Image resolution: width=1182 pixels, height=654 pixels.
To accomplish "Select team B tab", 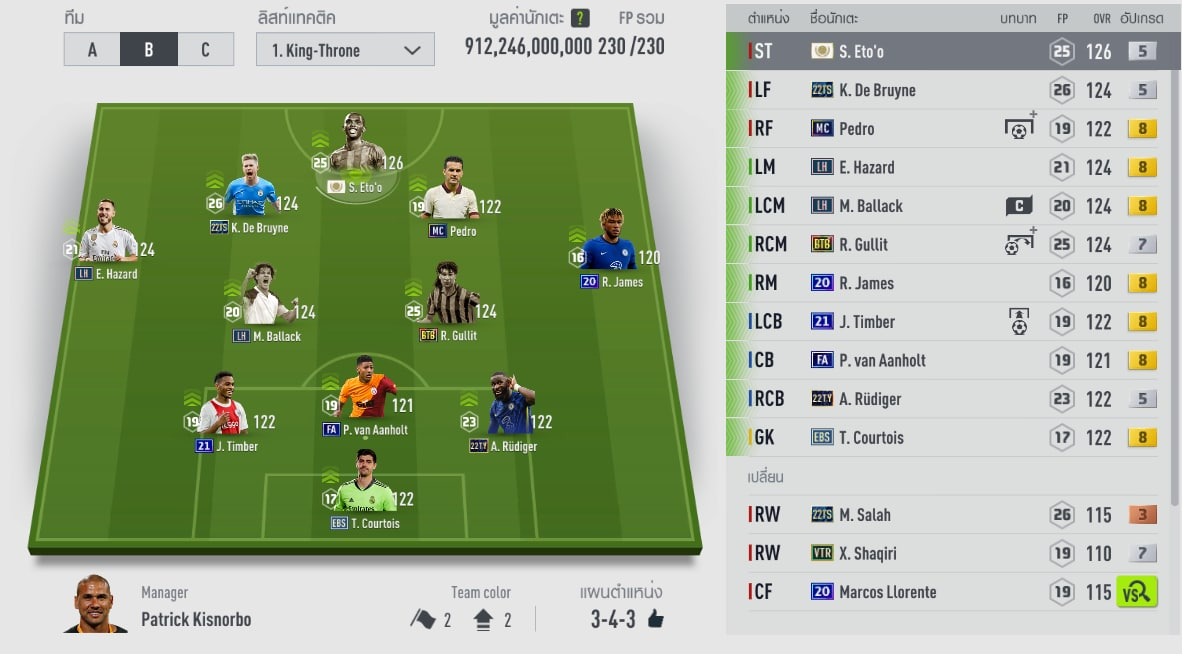I will coord(148,49).
